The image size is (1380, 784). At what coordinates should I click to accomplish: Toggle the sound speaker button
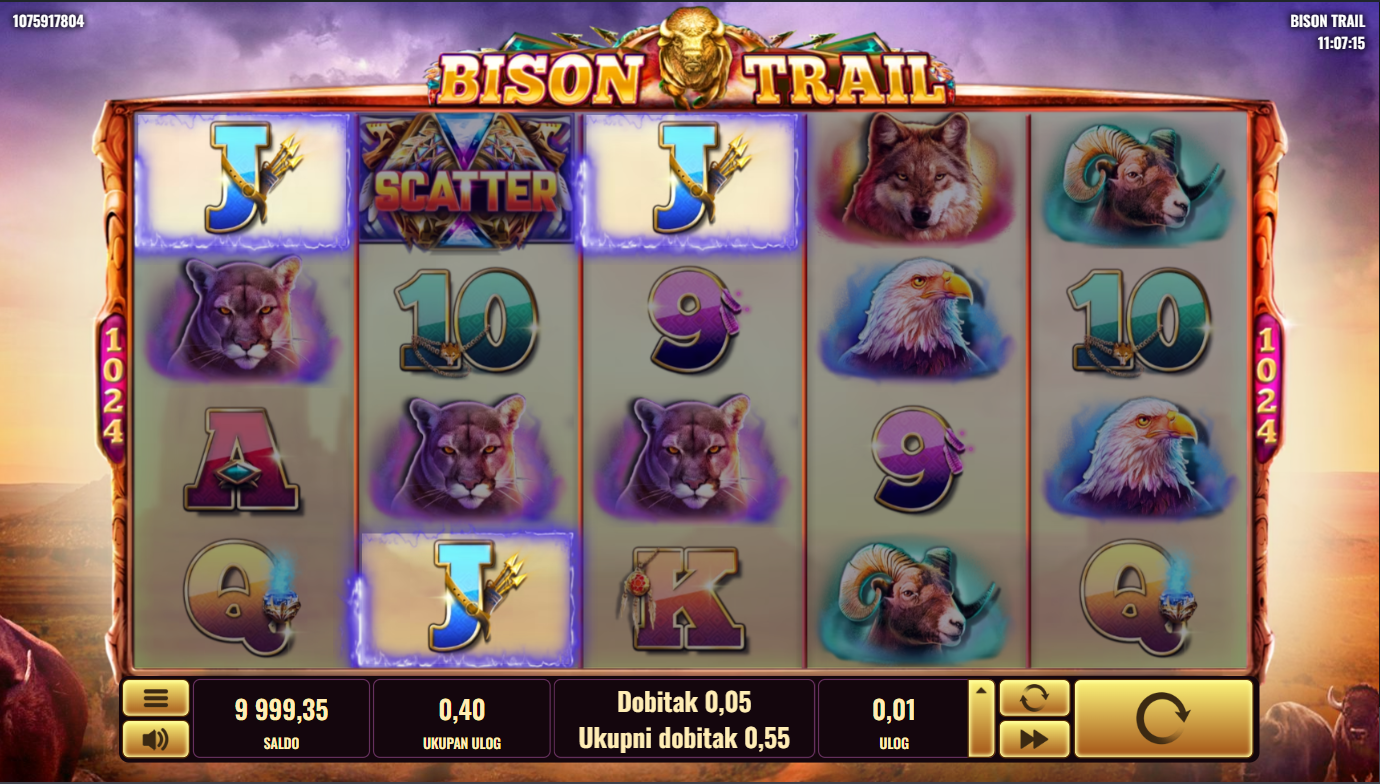(x=155, y=739)
